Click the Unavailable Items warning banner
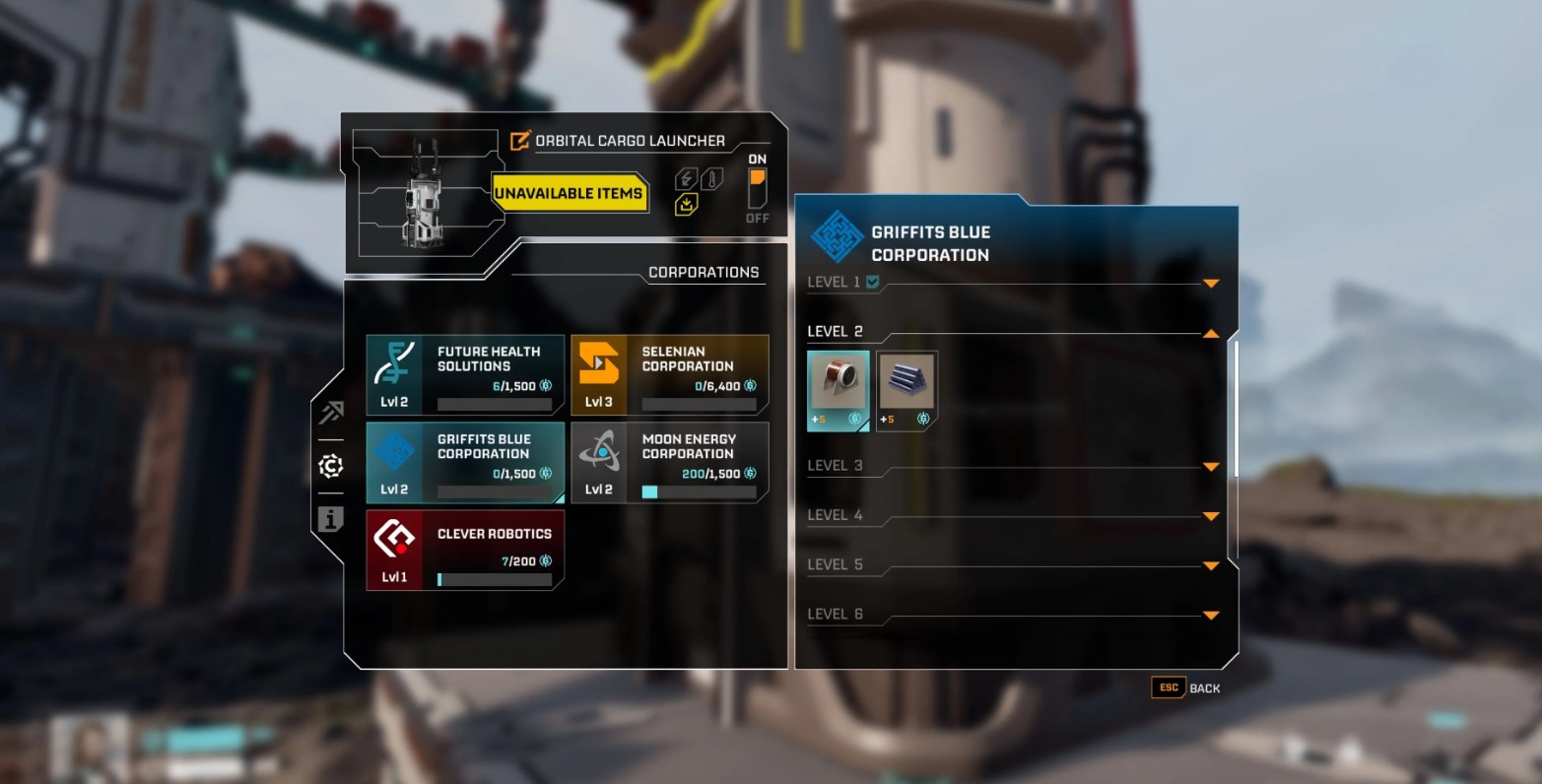Image resolution: width=1542 pixels, height=784 pixels. (x=569, y=193)
